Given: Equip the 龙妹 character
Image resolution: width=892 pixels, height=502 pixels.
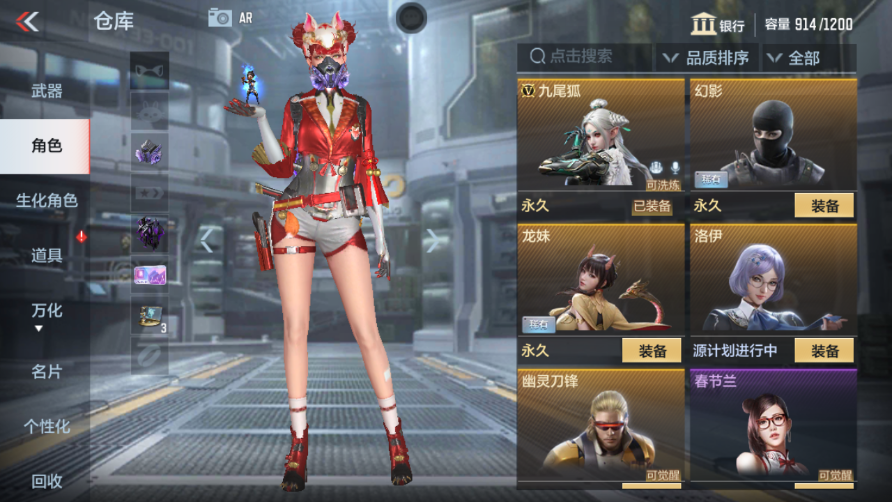Looking at the screenshot, I should click(651, 351).
